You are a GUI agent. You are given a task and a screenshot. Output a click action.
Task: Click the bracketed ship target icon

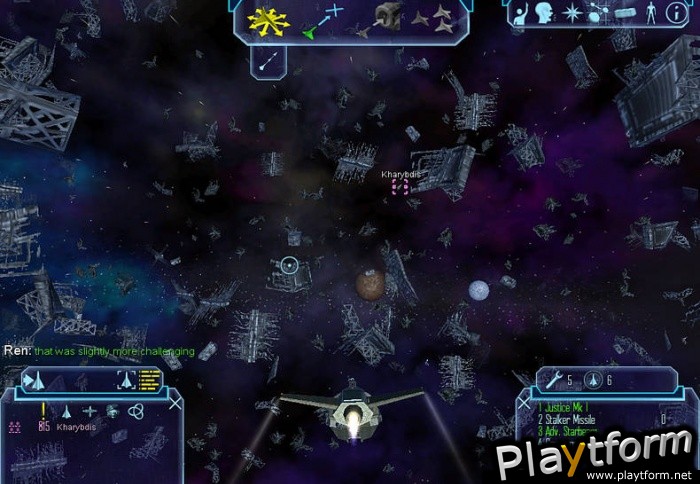pyautogui.click(x=127, y=378)
